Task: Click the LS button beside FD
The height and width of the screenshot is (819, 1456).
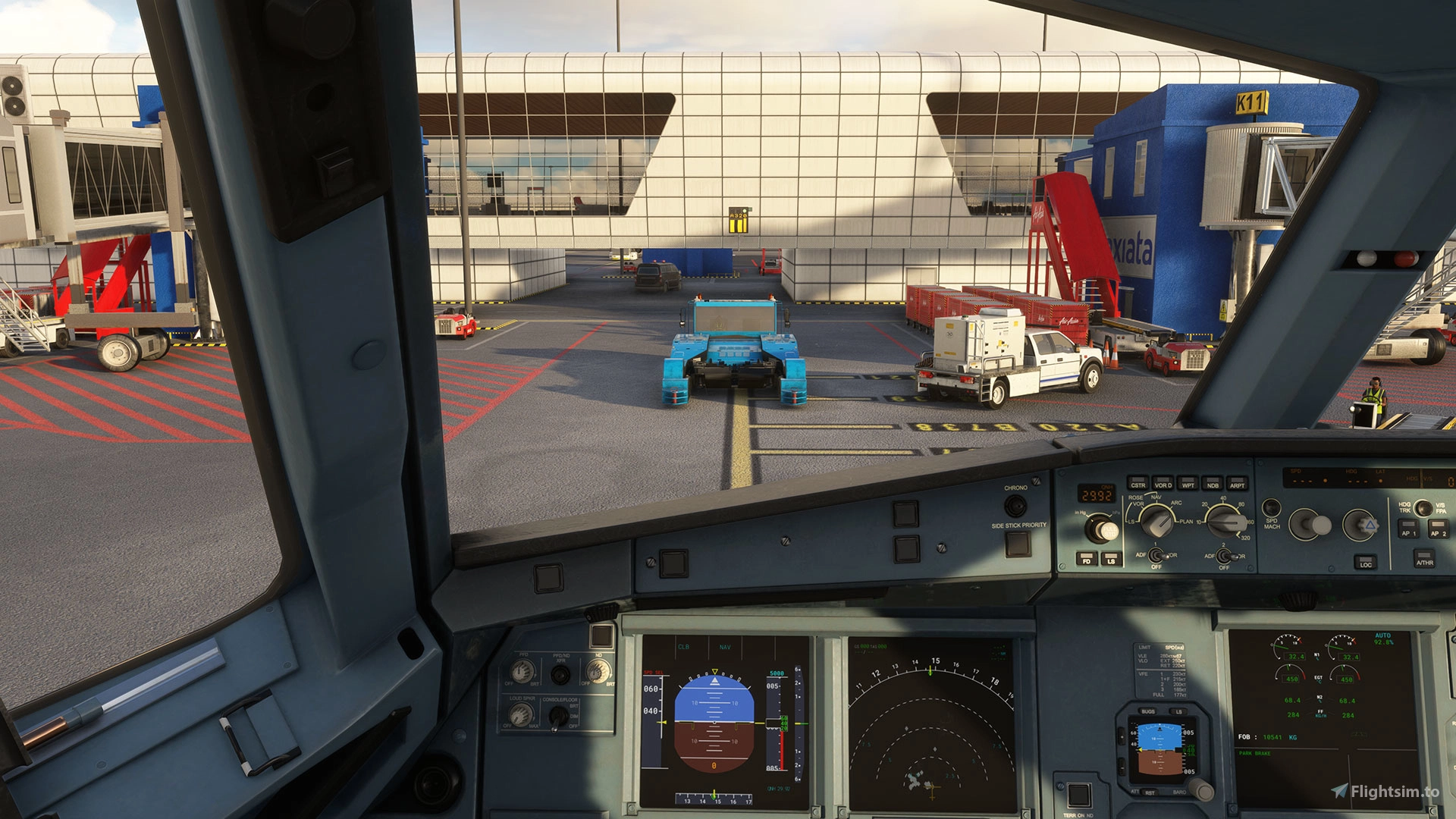Action: tap(1111, 560)
